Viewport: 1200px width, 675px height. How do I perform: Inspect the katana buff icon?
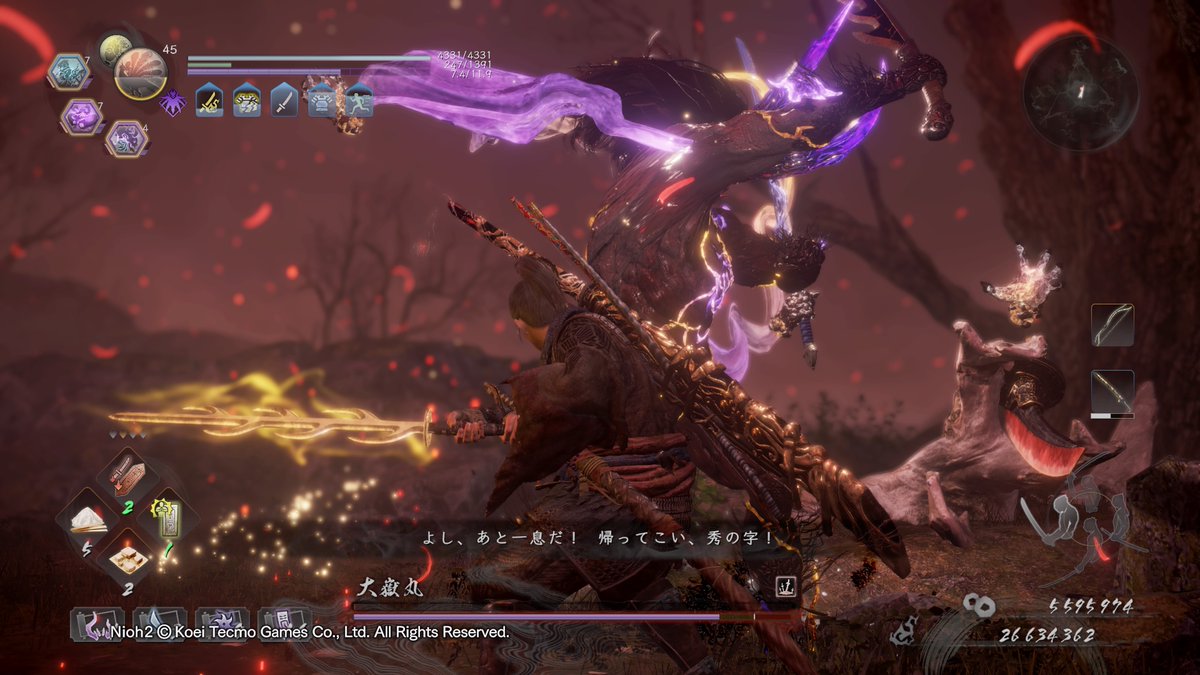tap(284, 101)
